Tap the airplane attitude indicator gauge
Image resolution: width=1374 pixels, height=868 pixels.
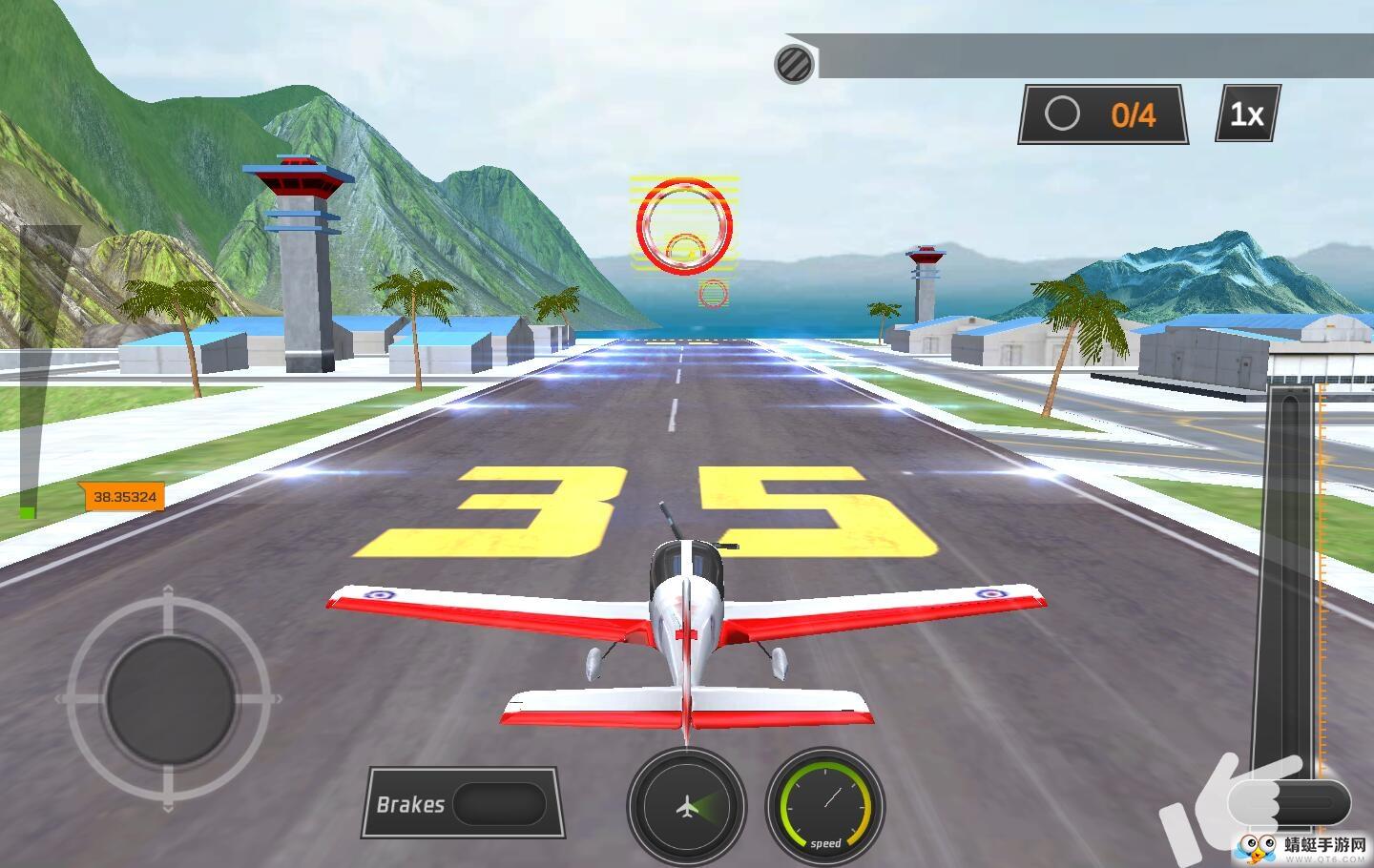coord(686,808)
